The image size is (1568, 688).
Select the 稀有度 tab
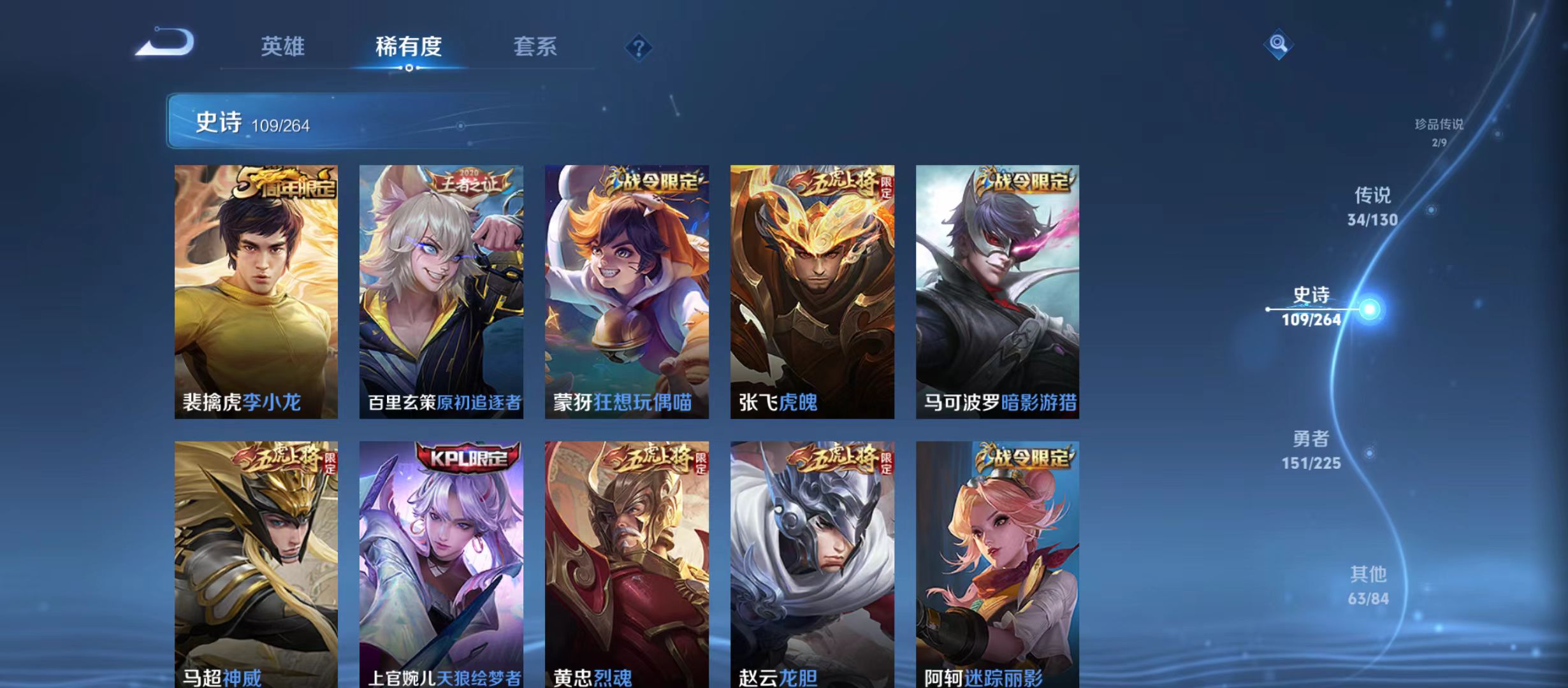(408, 47)
